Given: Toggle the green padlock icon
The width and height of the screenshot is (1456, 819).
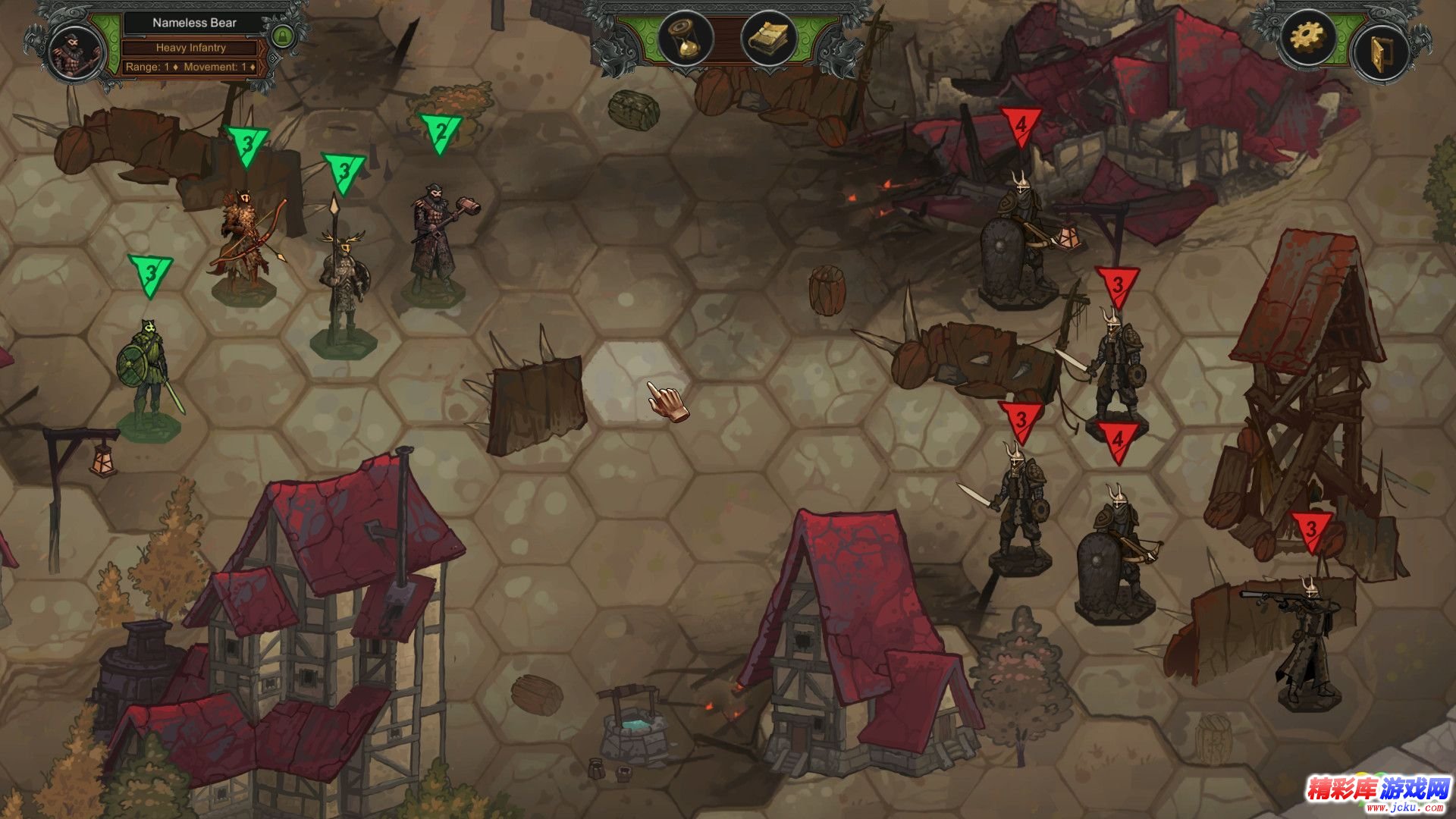Looking at the screenshot, I should point(282,36).
